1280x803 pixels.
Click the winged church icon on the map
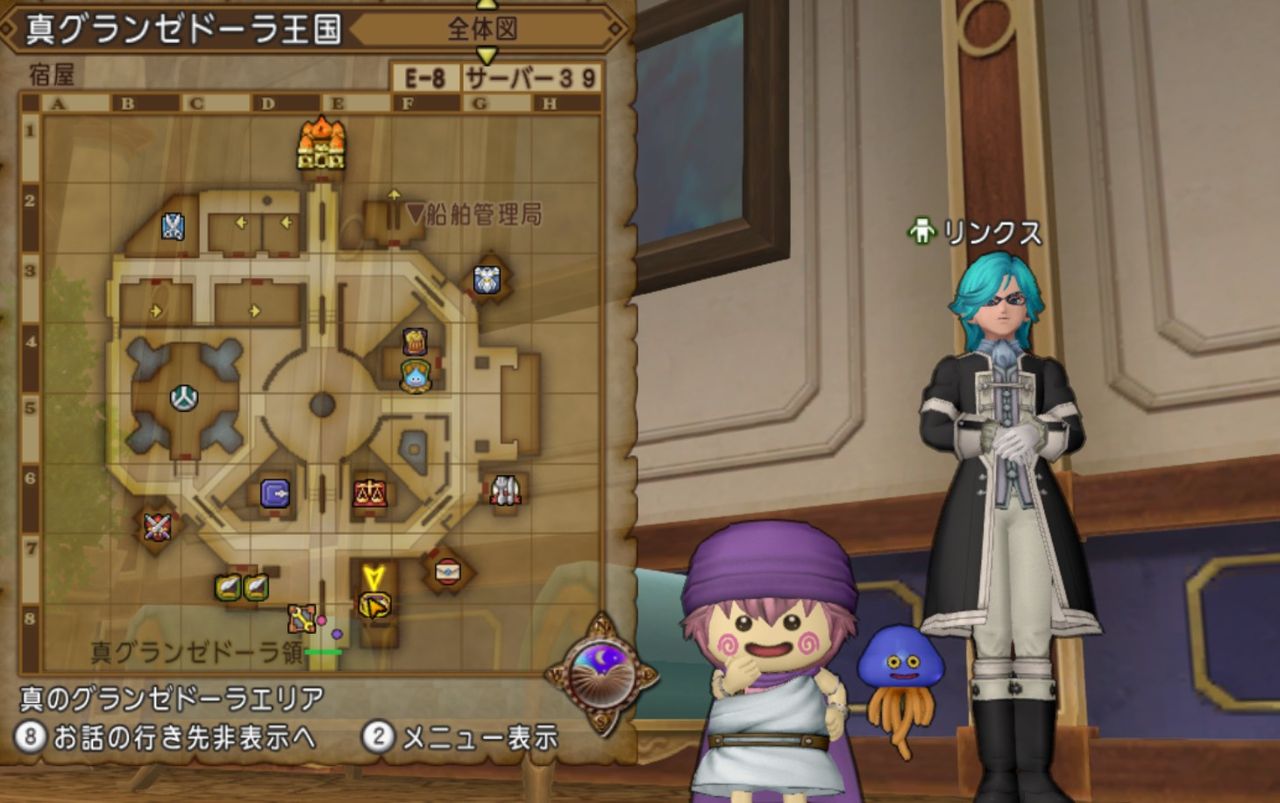click(487, 281)
